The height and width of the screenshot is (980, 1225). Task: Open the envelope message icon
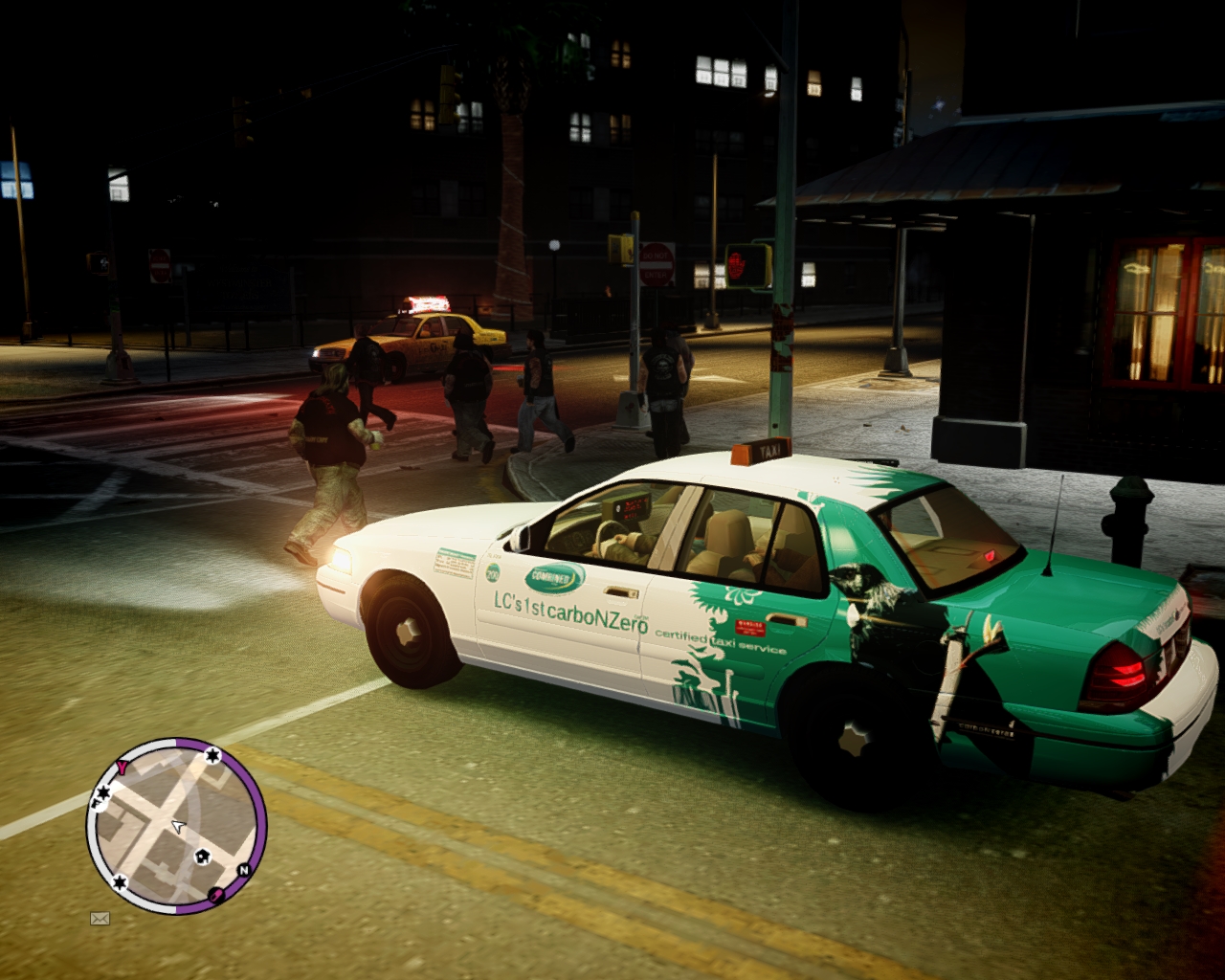[100, 919]
